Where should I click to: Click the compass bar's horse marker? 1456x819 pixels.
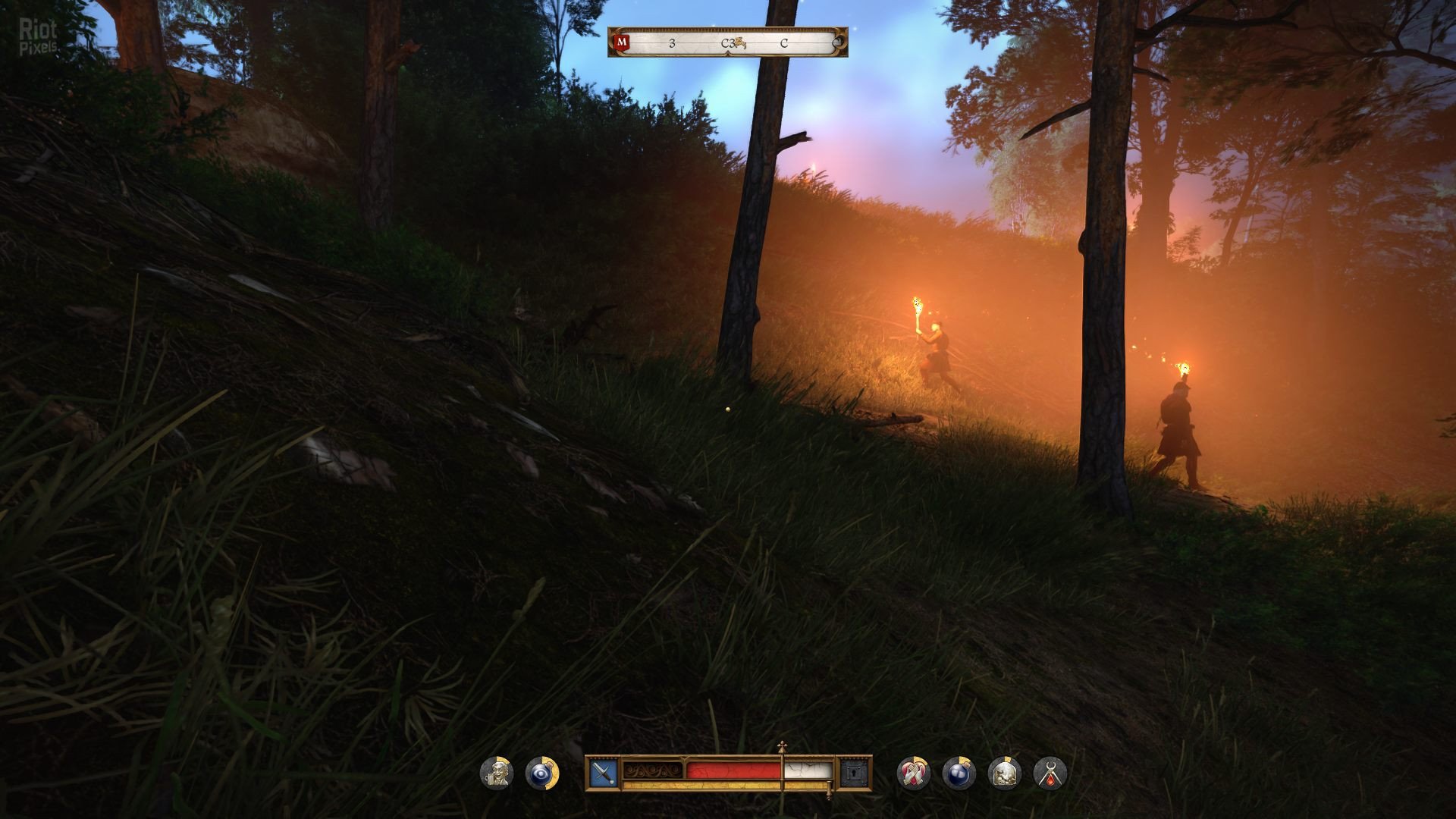pos(736,44)
